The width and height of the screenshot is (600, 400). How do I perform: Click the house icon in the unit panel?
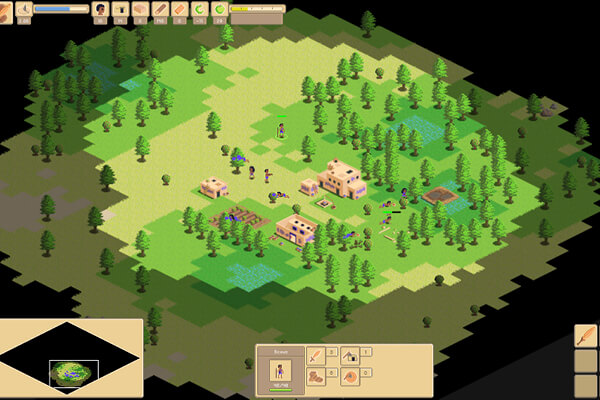pos(350,355)
